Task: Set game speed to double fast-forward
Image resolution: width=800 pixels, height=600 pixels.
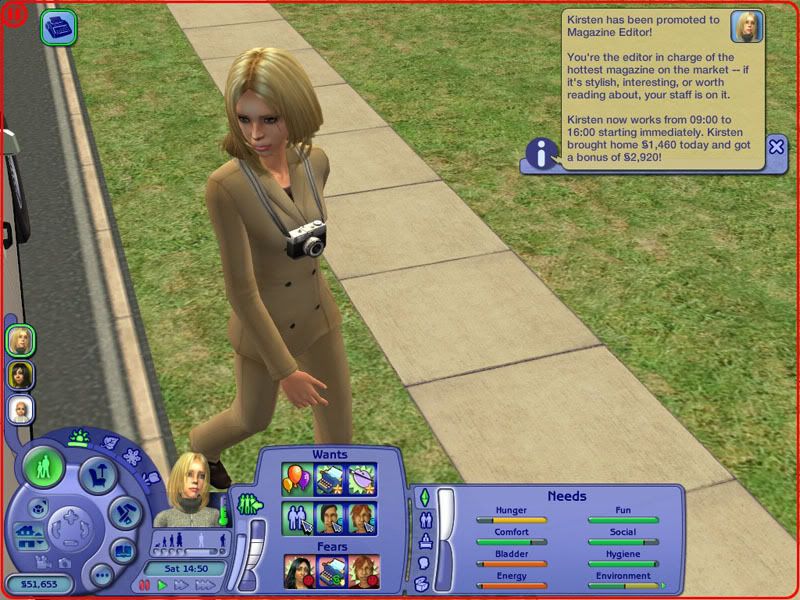Action: [x=180, y=585]
